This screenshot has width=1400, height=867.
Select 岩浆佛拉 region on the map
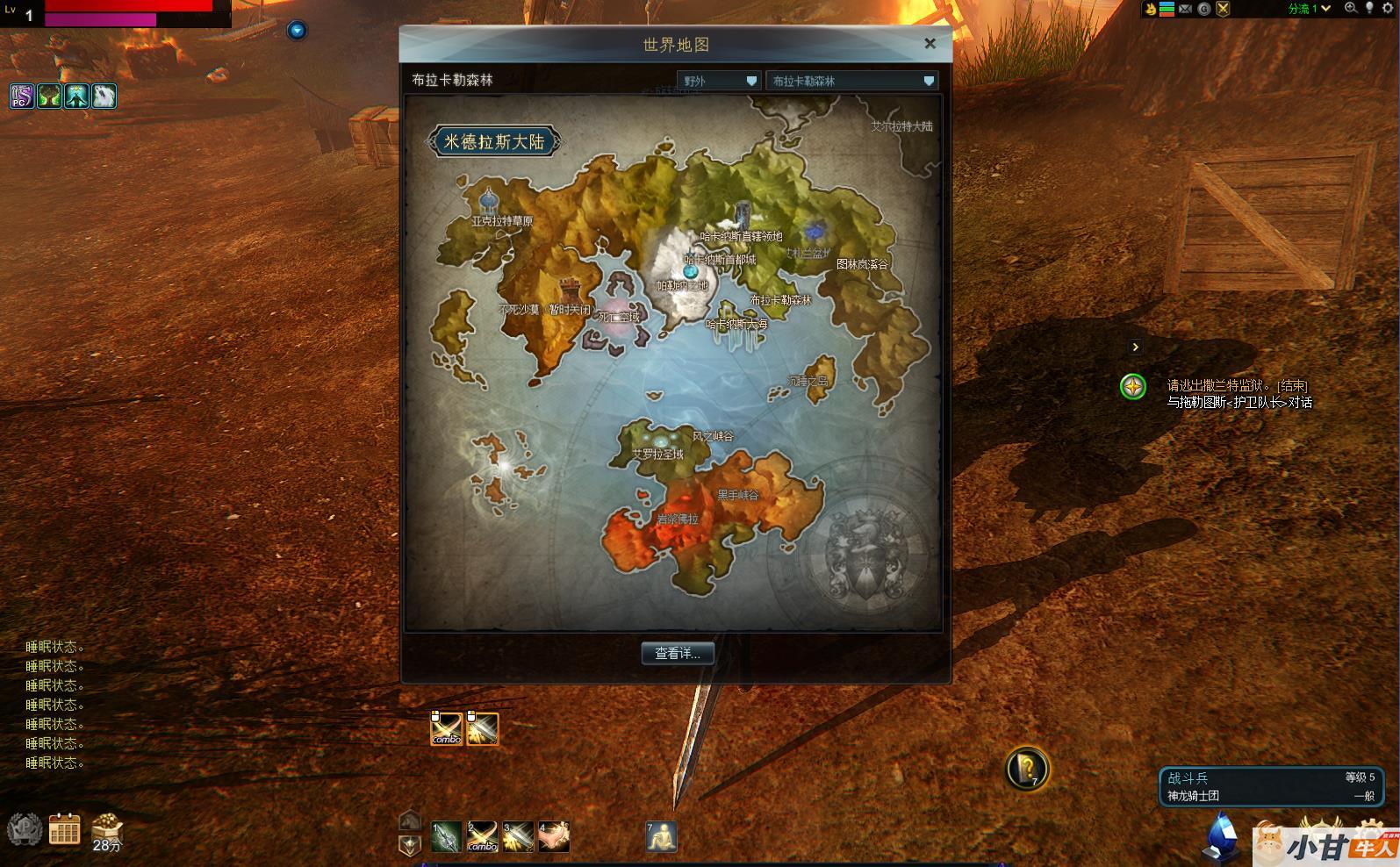click(x=678, y=519)
